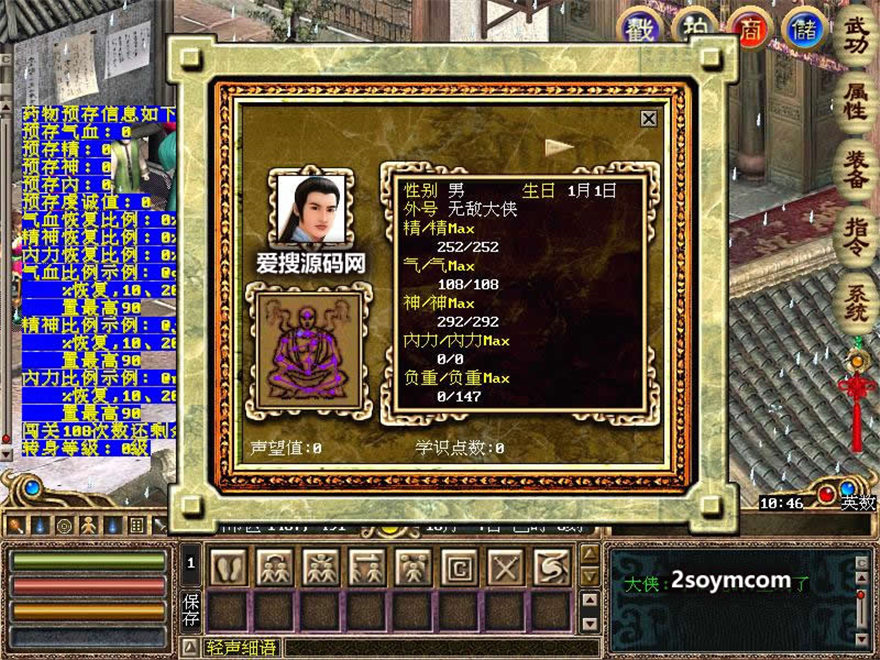Open the 系统 system menu

tap(857, 304)
